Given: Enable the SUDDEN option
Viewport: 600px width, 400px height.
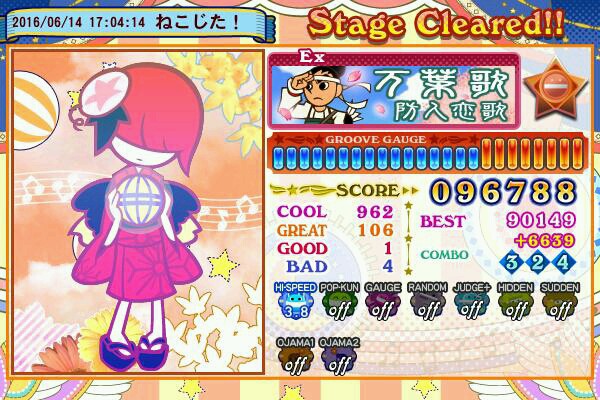Looking at the screenshot, I should tap(559, 303).
